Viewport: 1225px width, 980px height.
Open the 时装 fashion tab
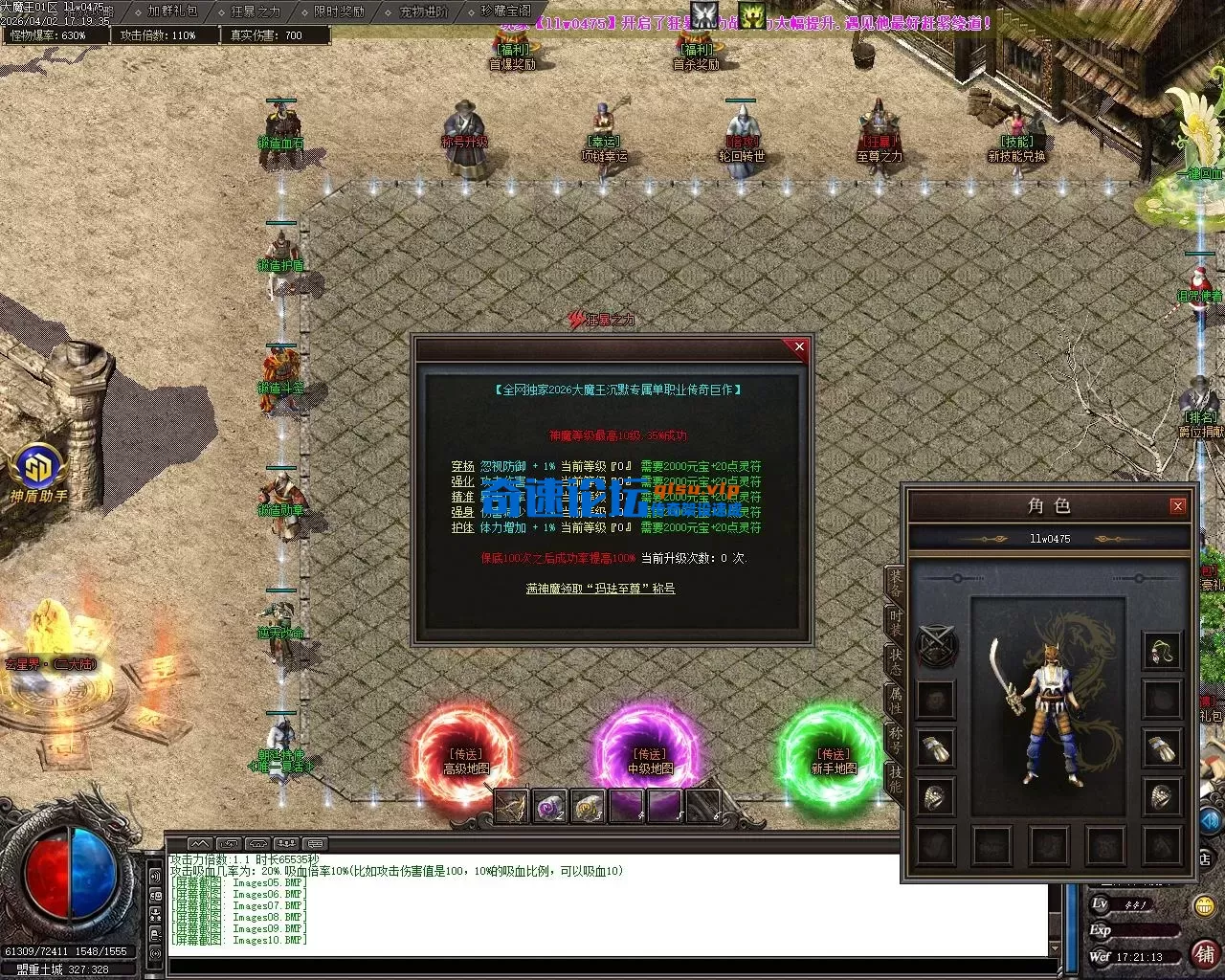coord(895,621)
